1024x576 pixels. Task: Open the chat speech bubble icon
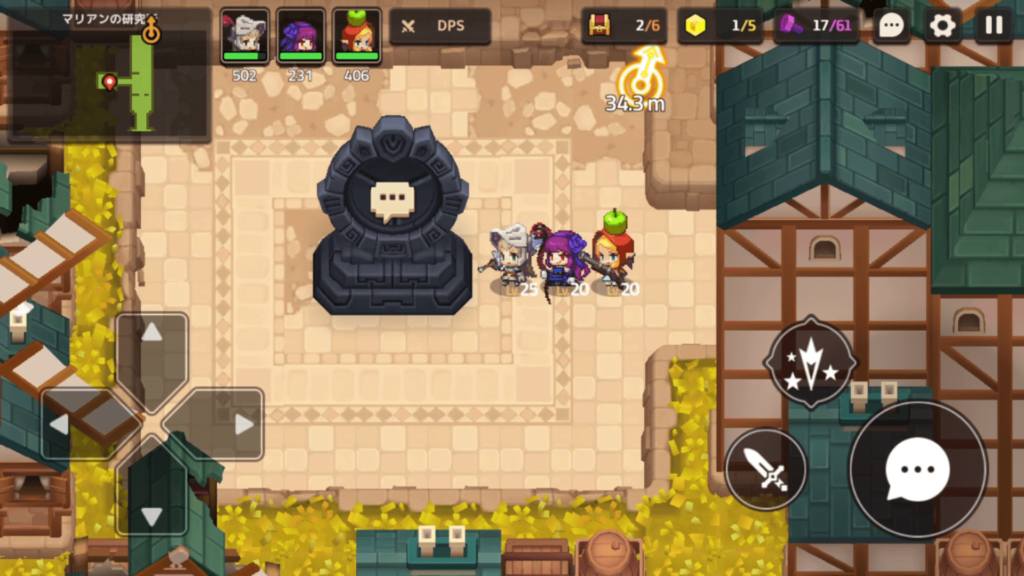(891, 26)
